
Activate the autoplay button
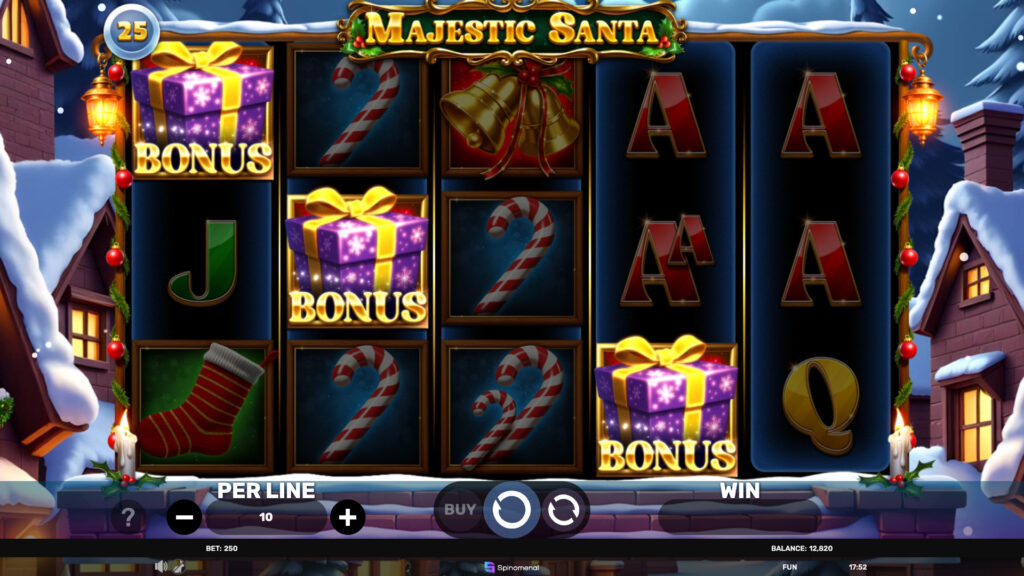pos(561,510)
